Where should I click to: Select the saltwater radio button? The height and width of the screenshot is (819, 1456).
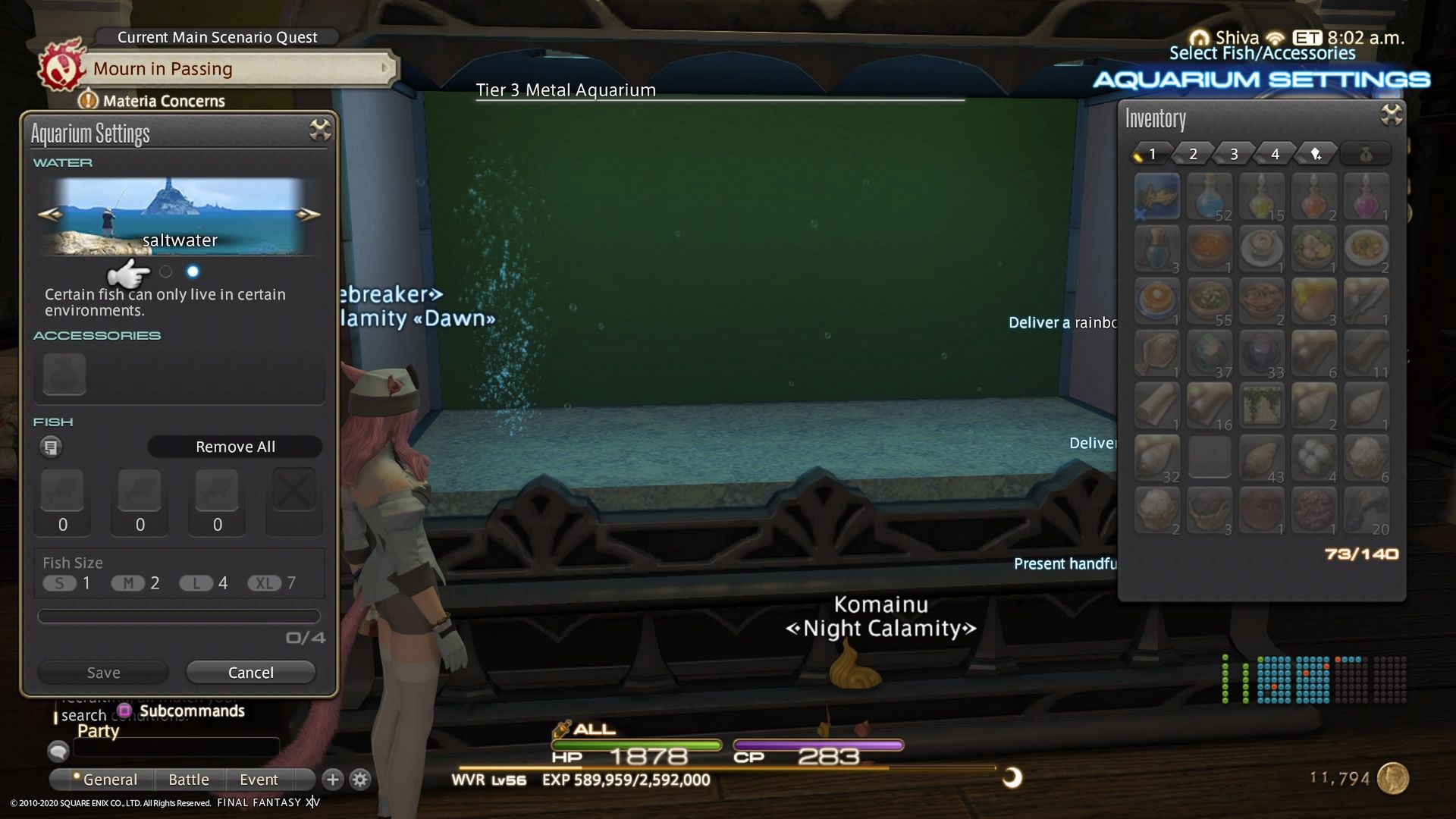click(x=193, y=271)
